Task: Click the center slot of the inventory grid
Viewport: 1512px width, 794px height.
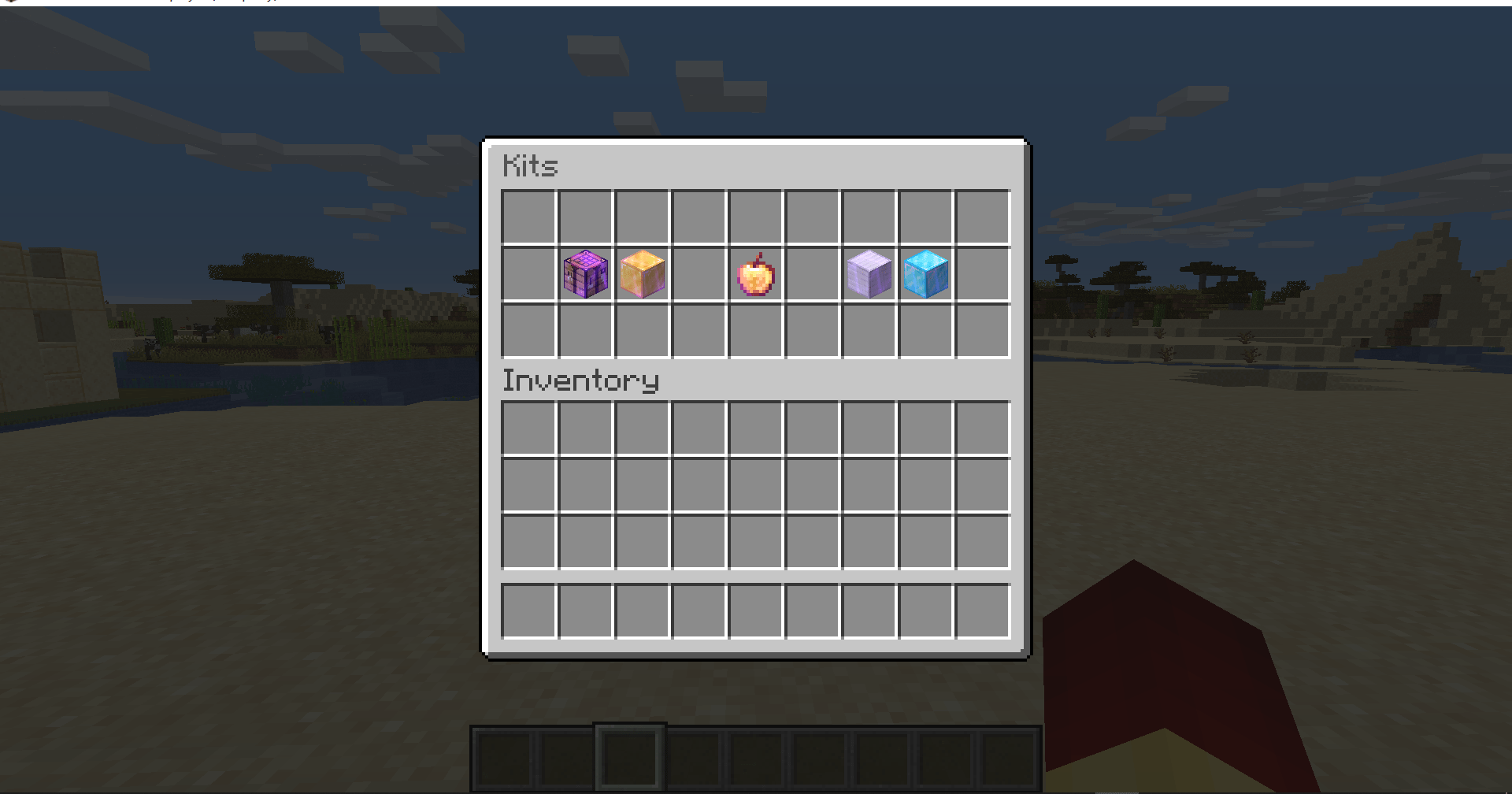Action: (755, 484)
